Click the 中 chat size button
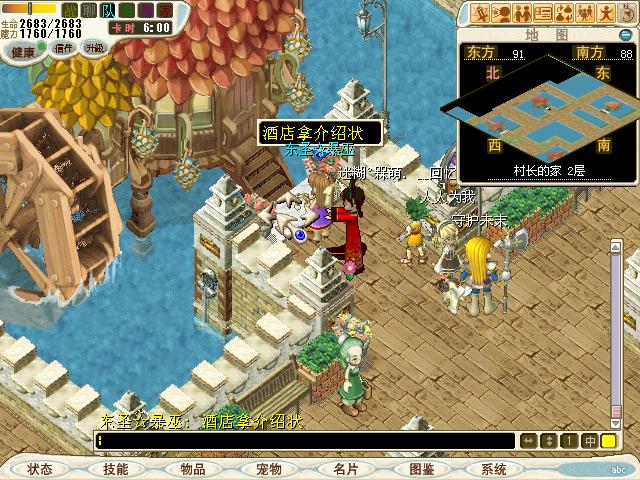The image size is (640, 480). (590, 440)
